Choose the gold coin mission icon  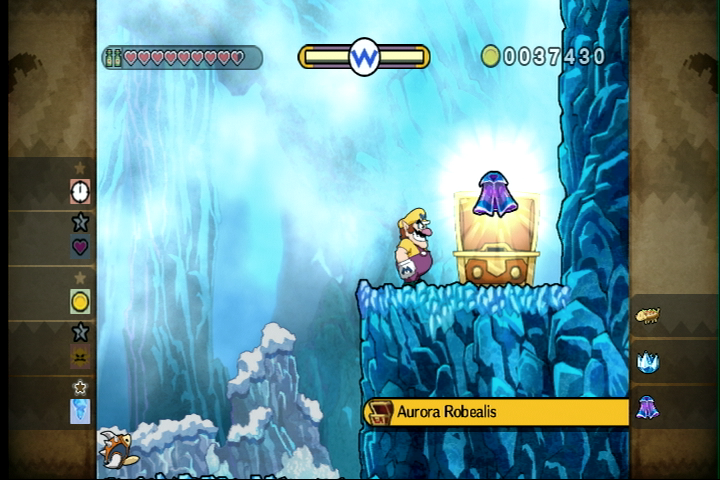80,300
